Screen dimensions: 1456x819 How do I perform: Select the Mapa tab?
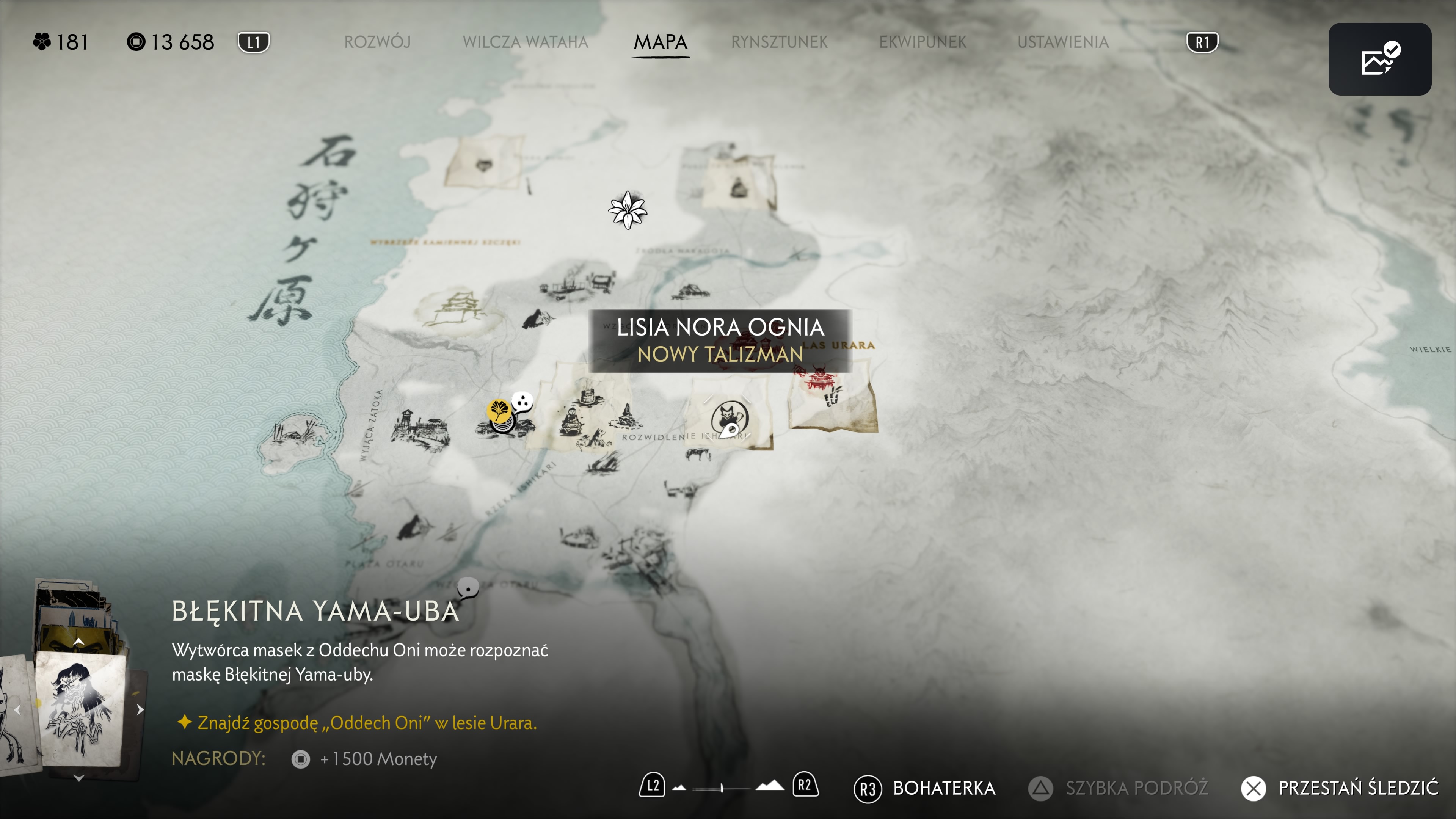(x=660, y=42)
